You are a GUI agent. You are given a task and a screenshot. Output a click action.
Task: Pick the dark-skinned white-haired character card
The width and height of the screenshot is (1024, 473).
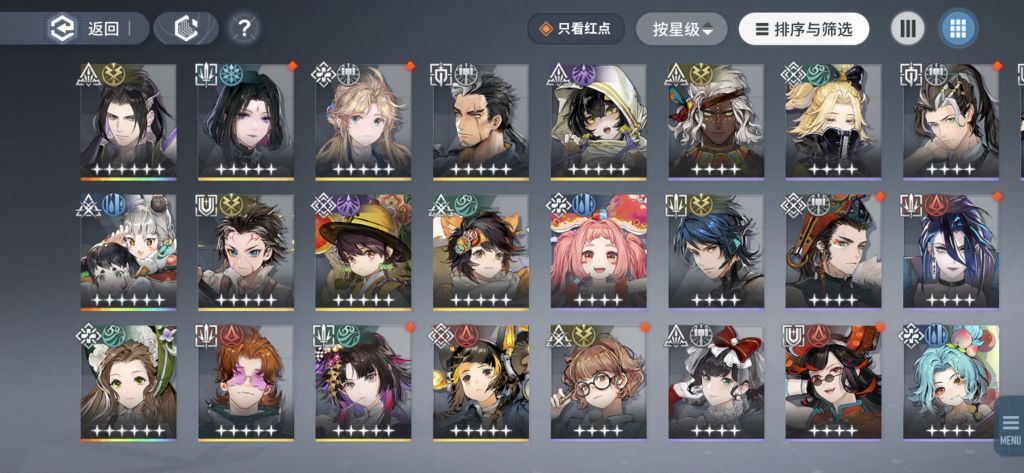point(716,122)
